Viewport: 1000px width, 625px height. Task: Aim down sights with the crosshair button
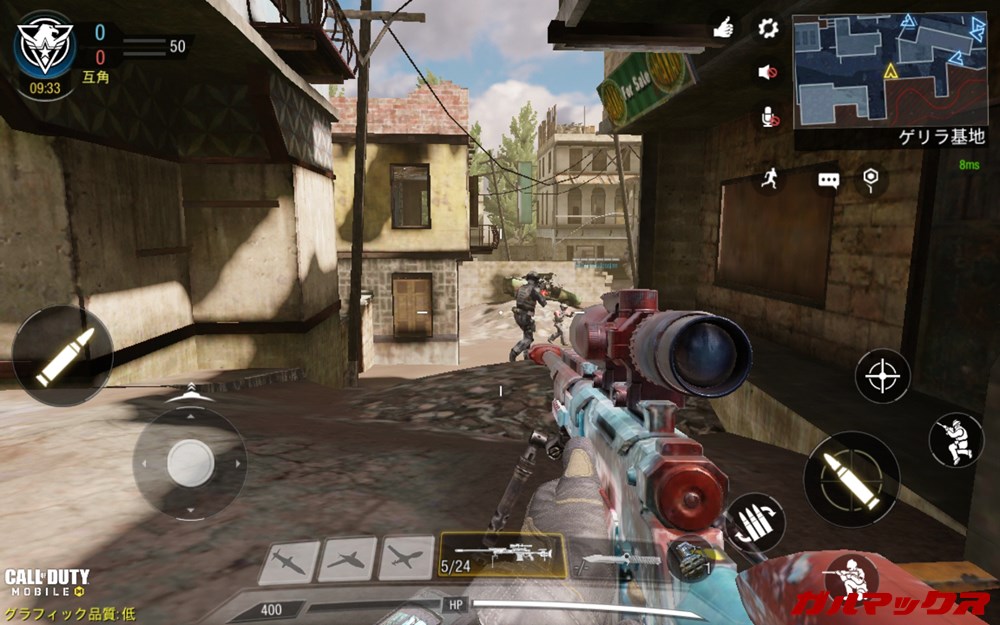pos(882,376)
